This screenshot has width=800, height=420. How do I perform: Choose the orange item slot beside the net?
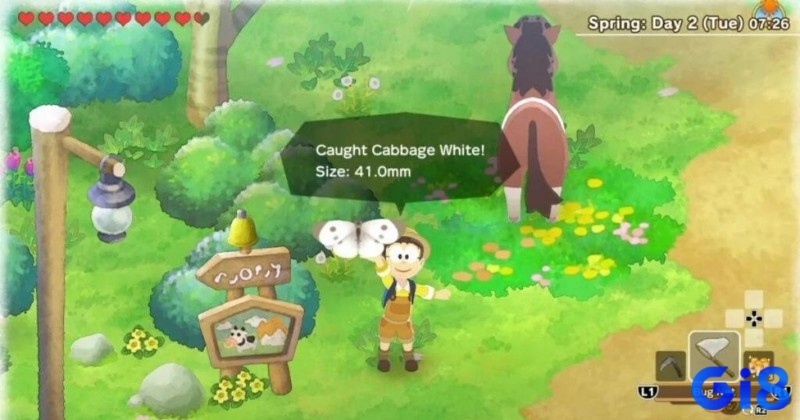(757, 364)
